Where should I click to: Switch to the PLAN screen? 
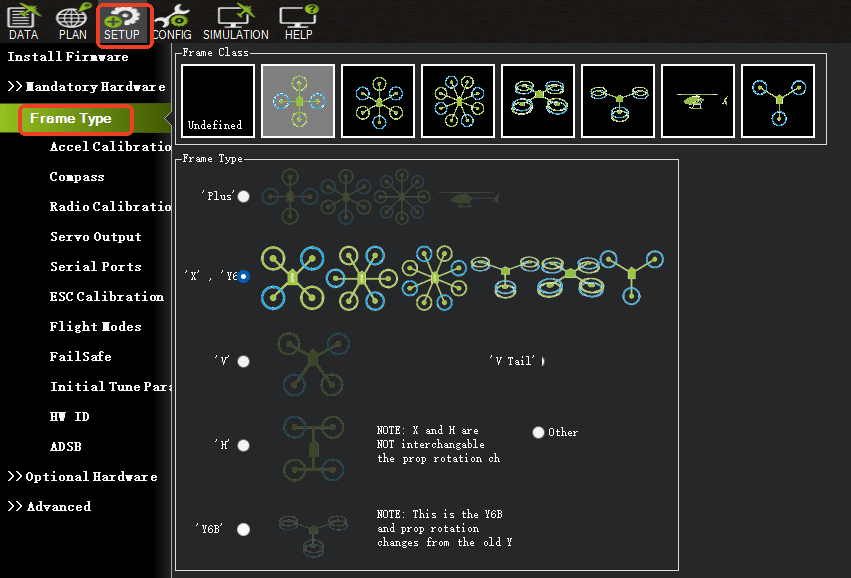tap(72, 22)
